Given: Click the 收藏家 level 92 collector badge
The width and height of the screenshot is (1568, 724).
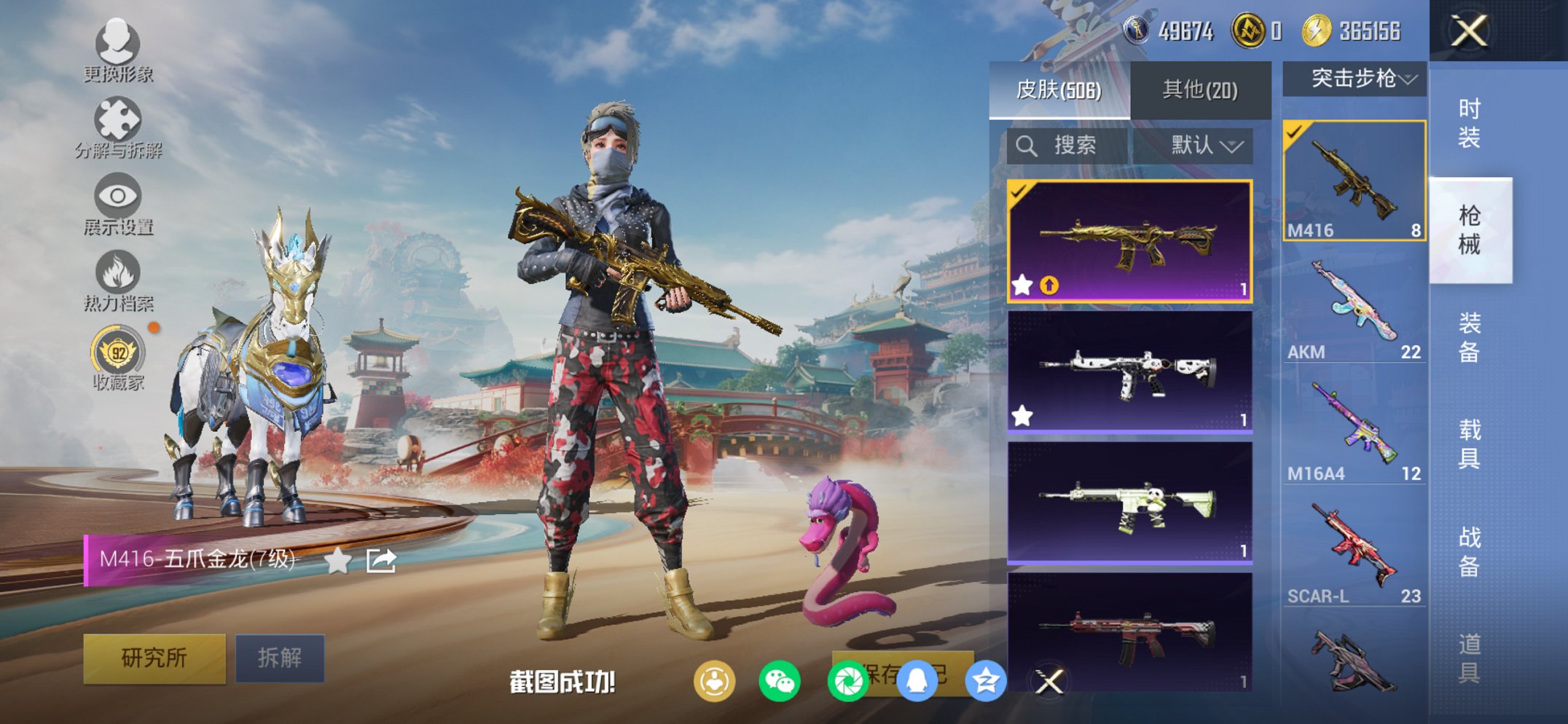Looking at the screenshot, I should pos(119,353).
